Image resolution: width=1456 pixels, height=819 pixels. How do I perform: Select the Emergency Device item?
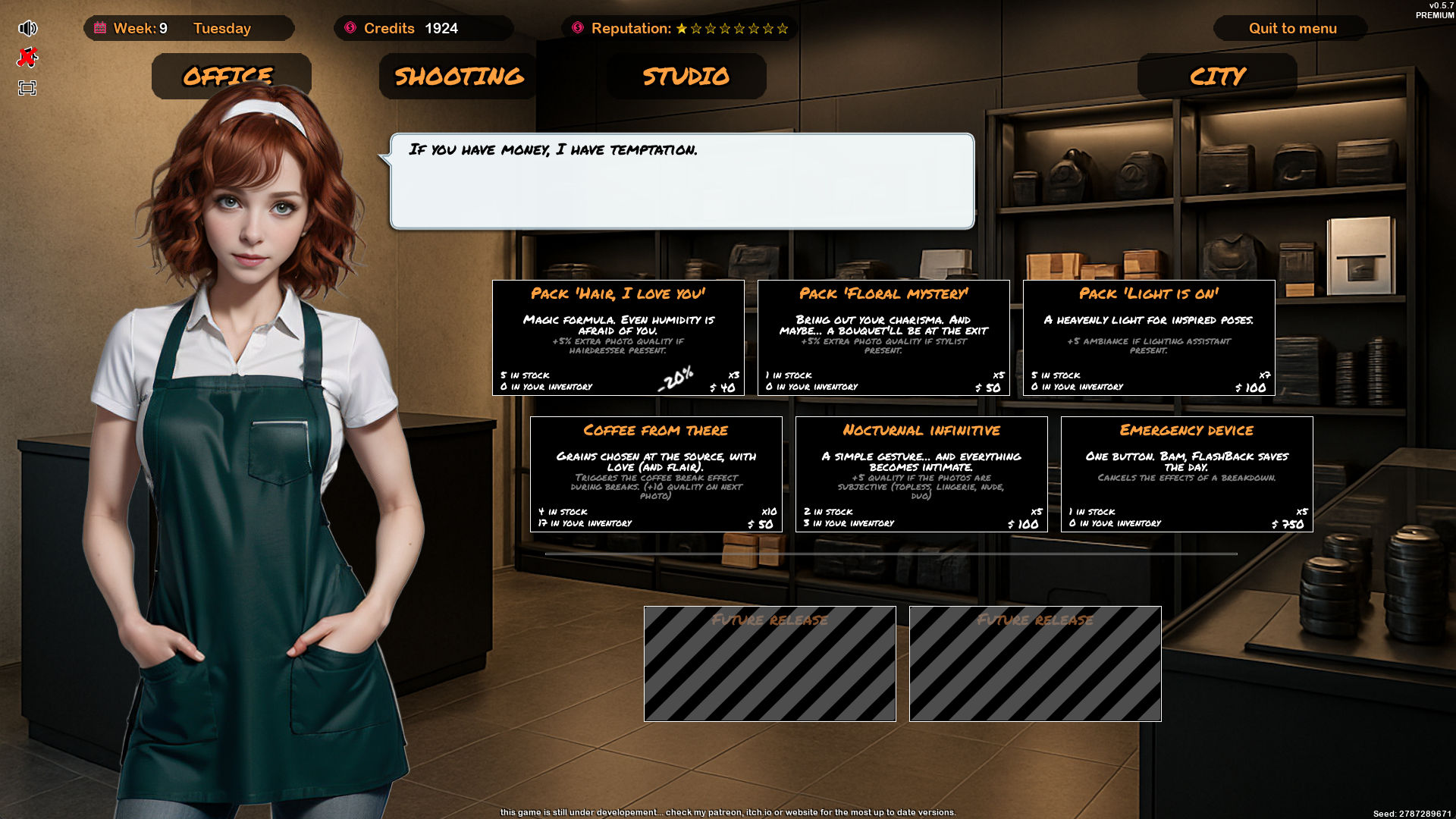[x=1186, y=473]
